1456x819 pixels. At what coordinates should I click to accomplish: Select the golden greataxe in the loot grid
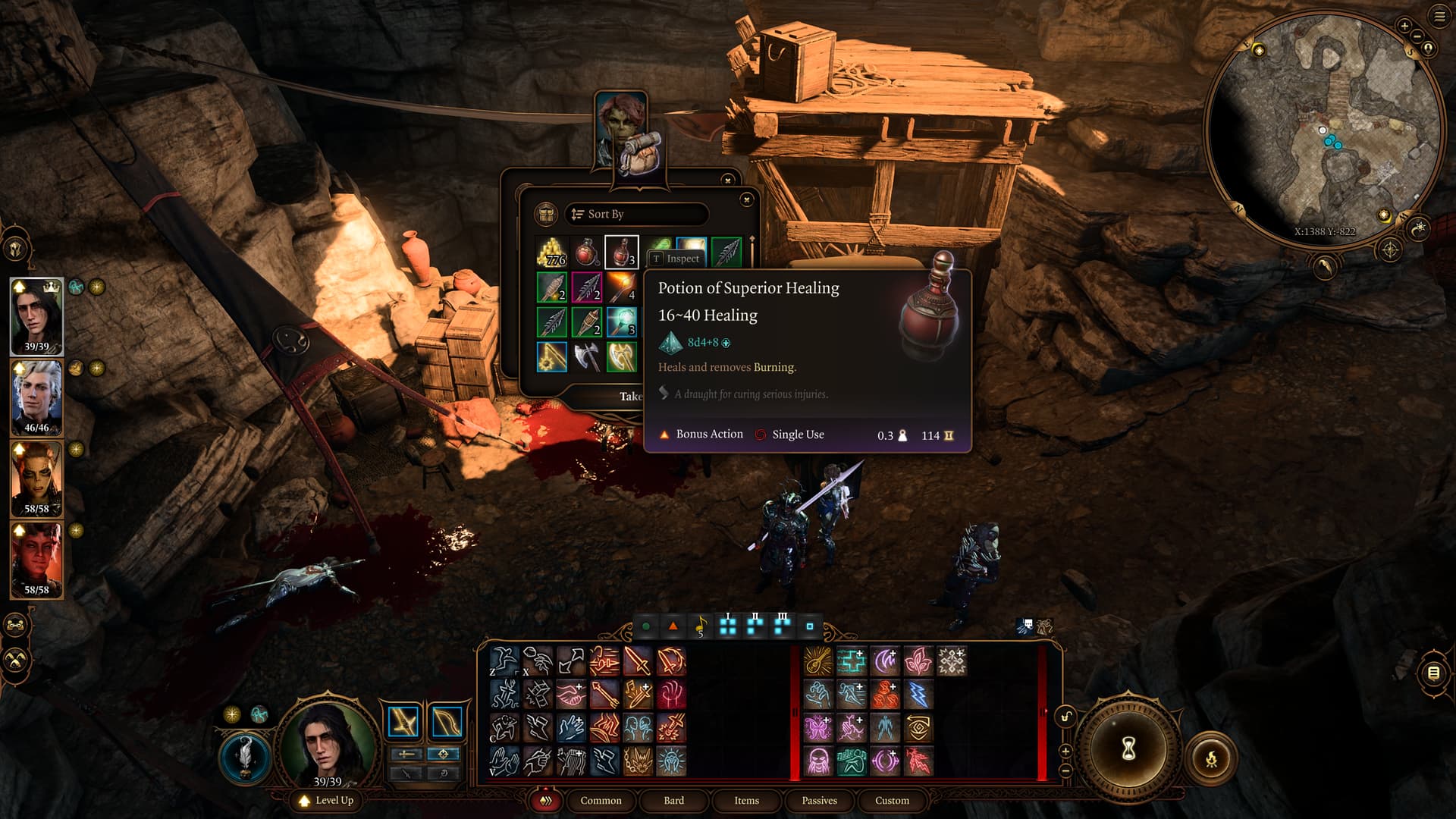coord(621,356)
